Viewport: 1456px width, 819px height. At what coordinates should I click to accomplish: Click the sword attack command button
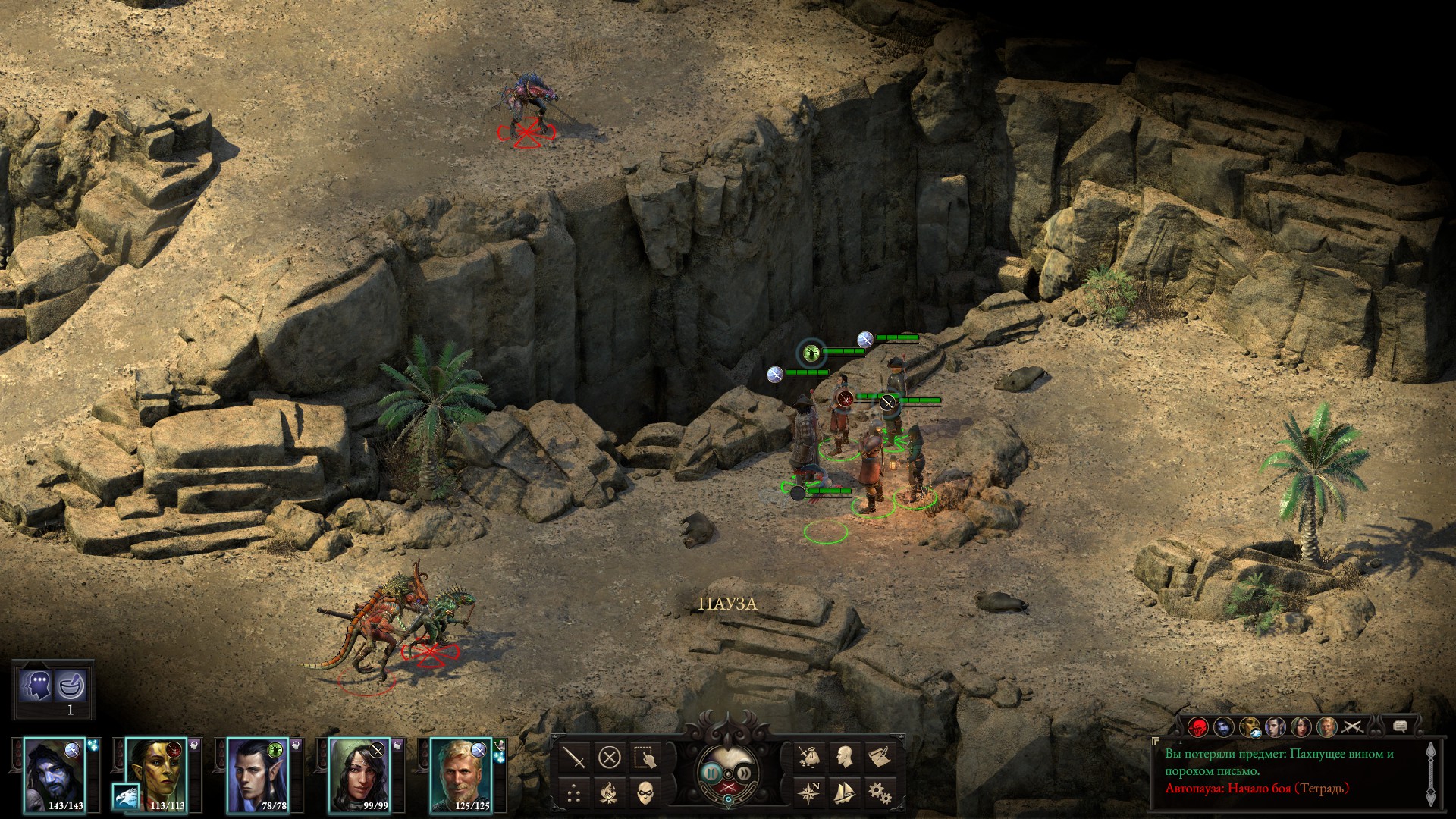[575, 758]
